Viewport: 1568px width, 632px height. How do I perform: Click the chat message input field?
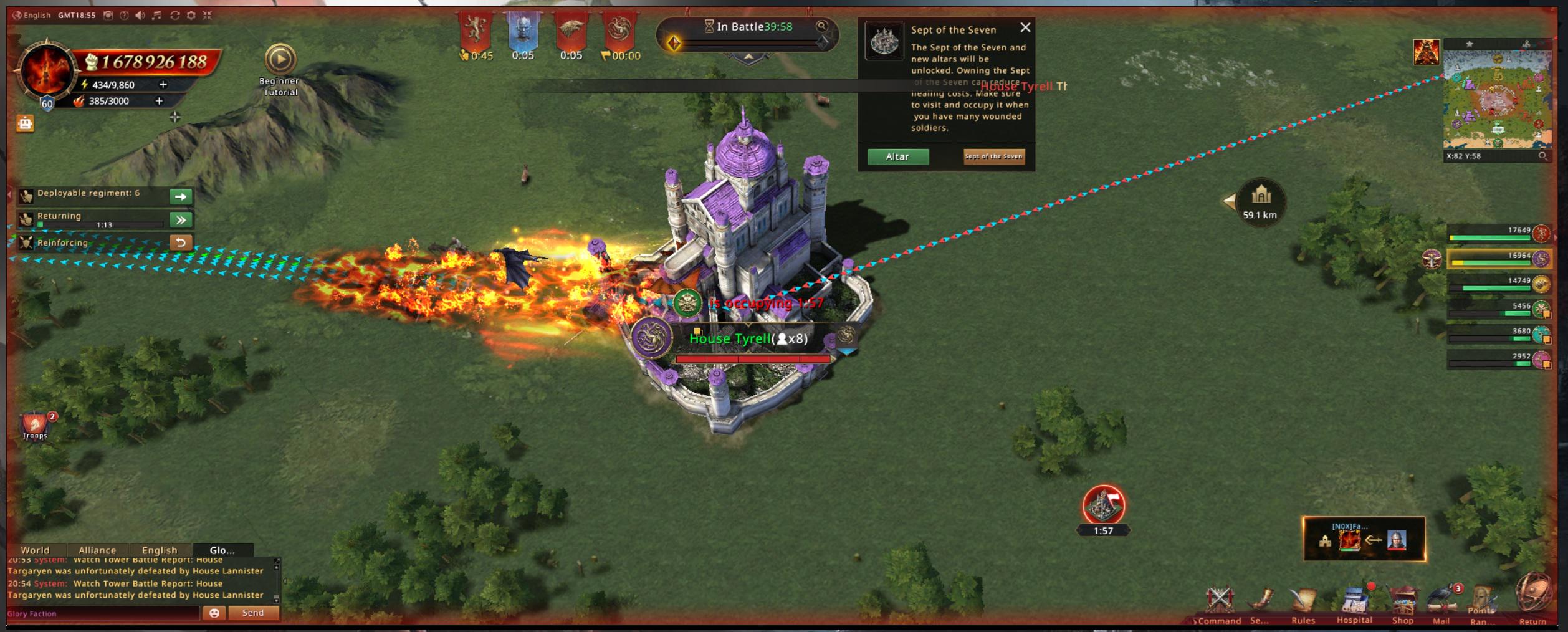click(103, 613)
